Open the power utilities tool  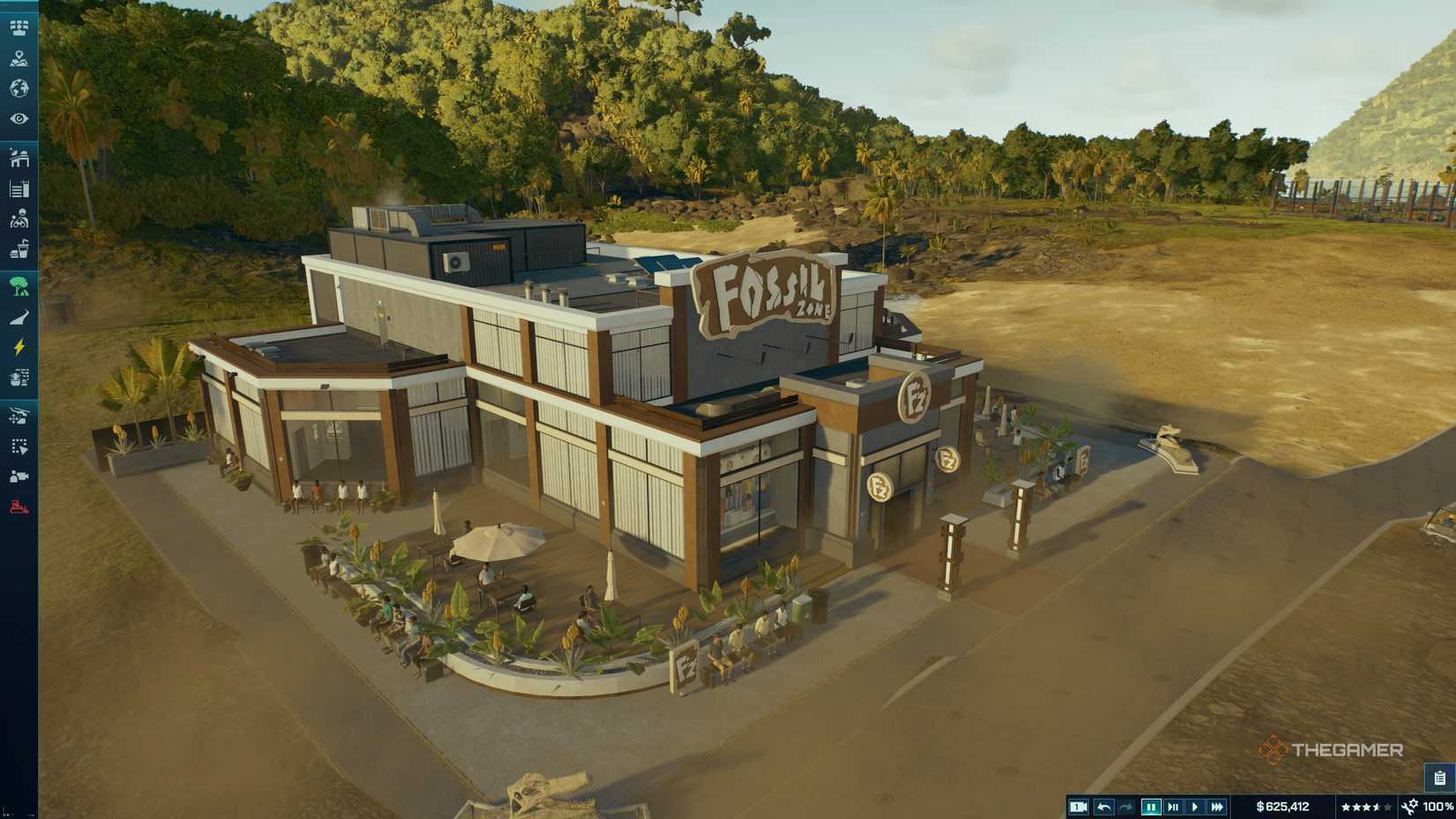pos(19,347)
